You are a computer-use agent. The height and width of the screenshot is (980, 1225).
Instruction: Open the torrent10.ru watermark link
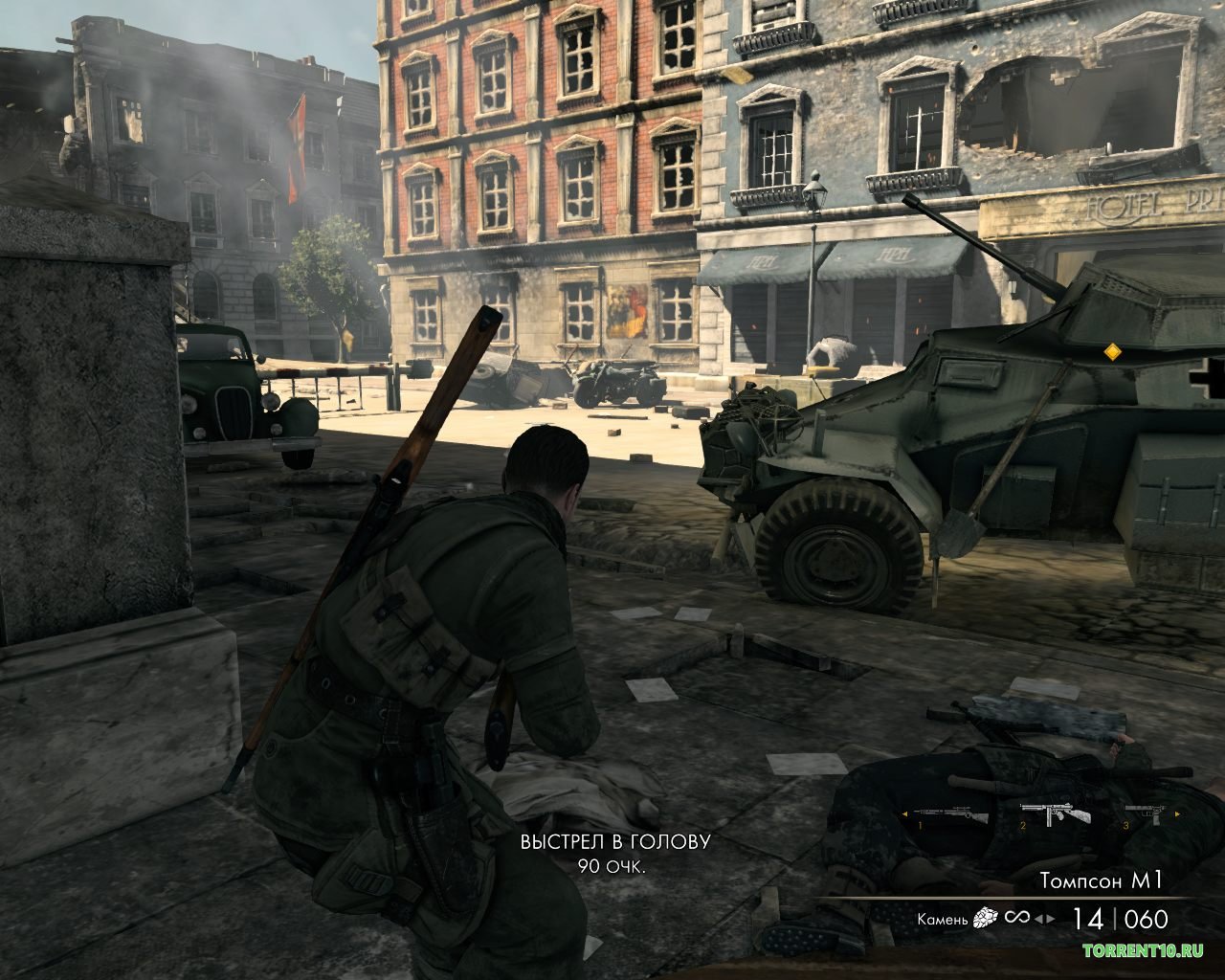[1142, 950]
